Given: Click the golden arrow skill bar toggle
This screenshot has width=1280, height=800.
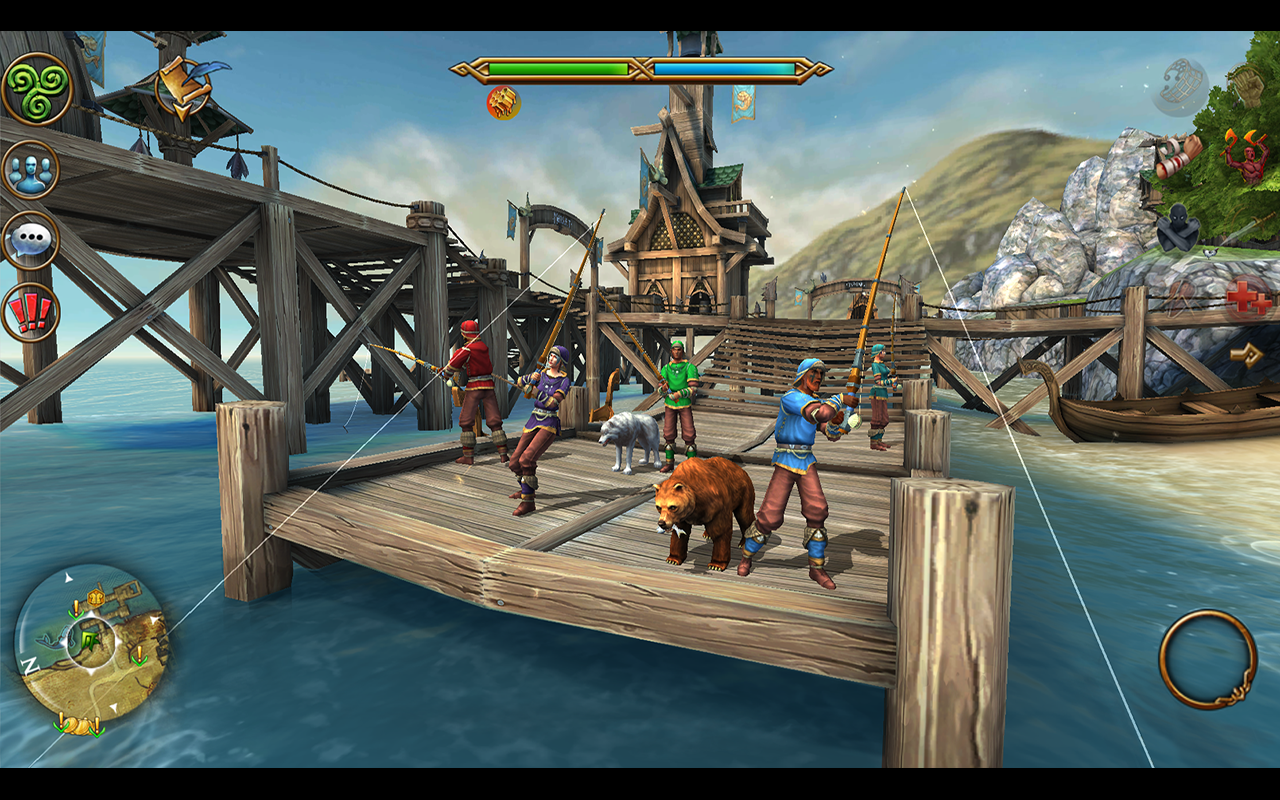Looking at the screenshot, I should pos(1246,353).
